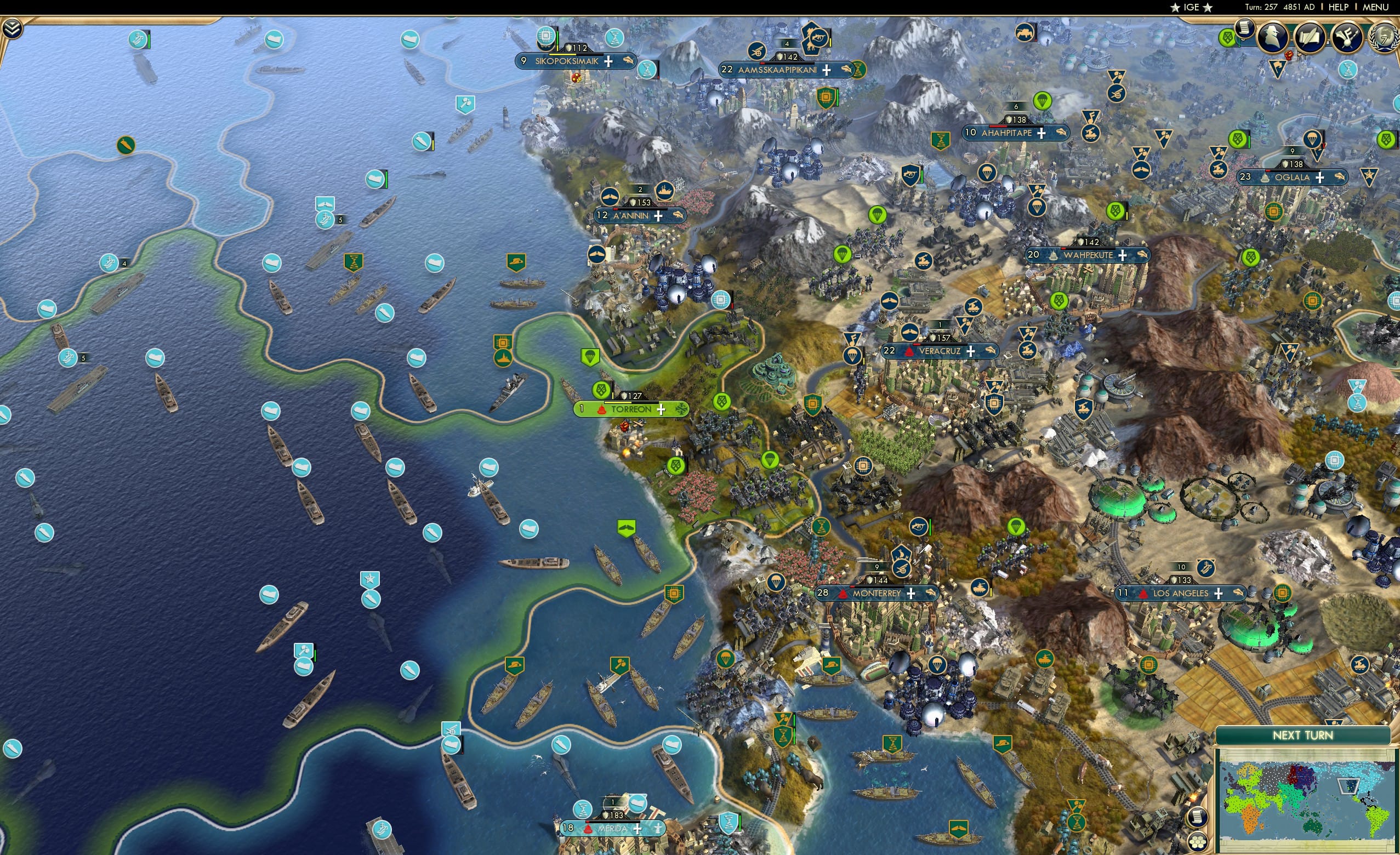Expand Monterrey's banner with its plus button
Viewport: 1400px width, 855px height.
pyautogui.click(x=912, y=594)
